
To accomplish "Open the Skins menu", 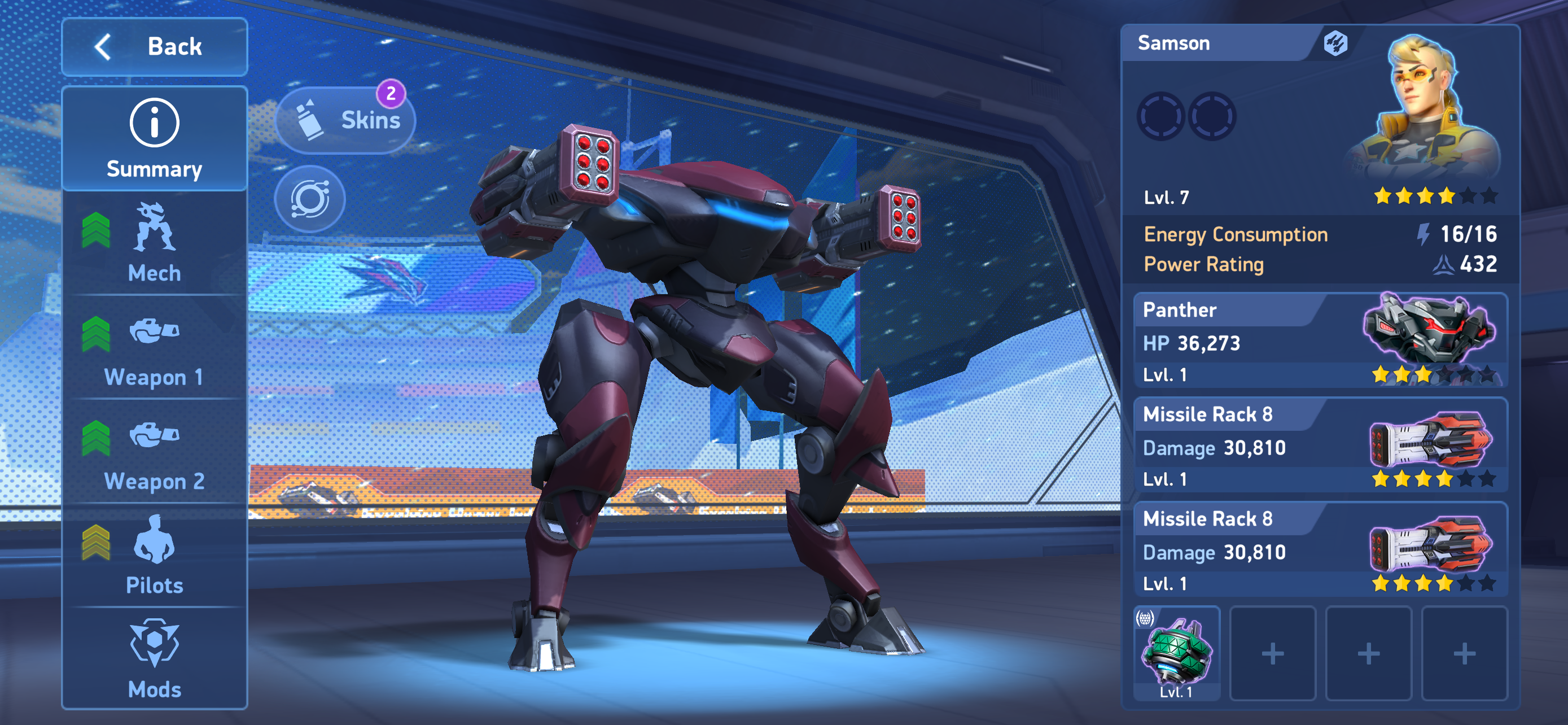I will pos(346,120).
